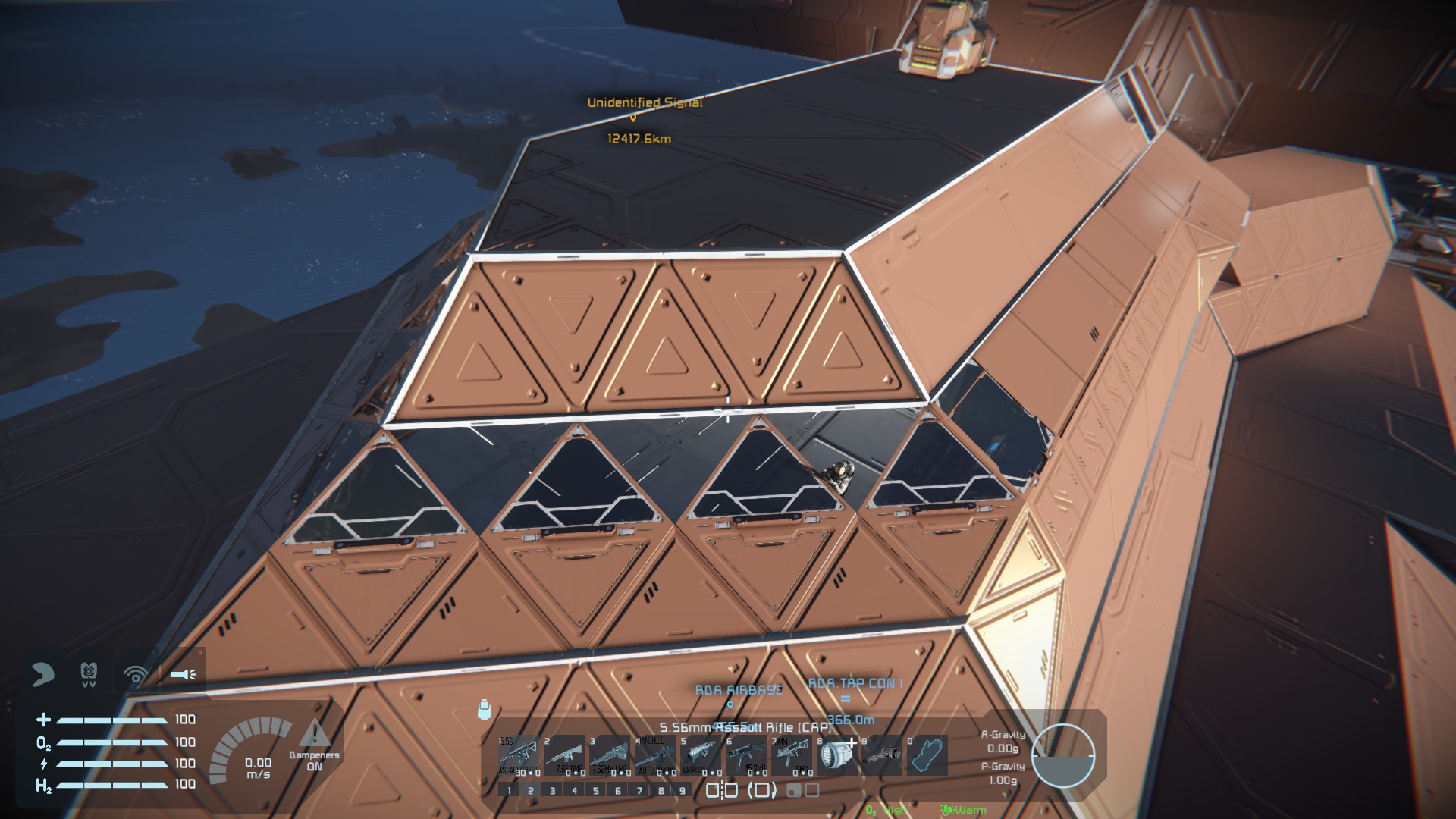Viewport: 1456px width, 819px height.
Task: Switch to toolbar page 1
Action: coord(509,790)
